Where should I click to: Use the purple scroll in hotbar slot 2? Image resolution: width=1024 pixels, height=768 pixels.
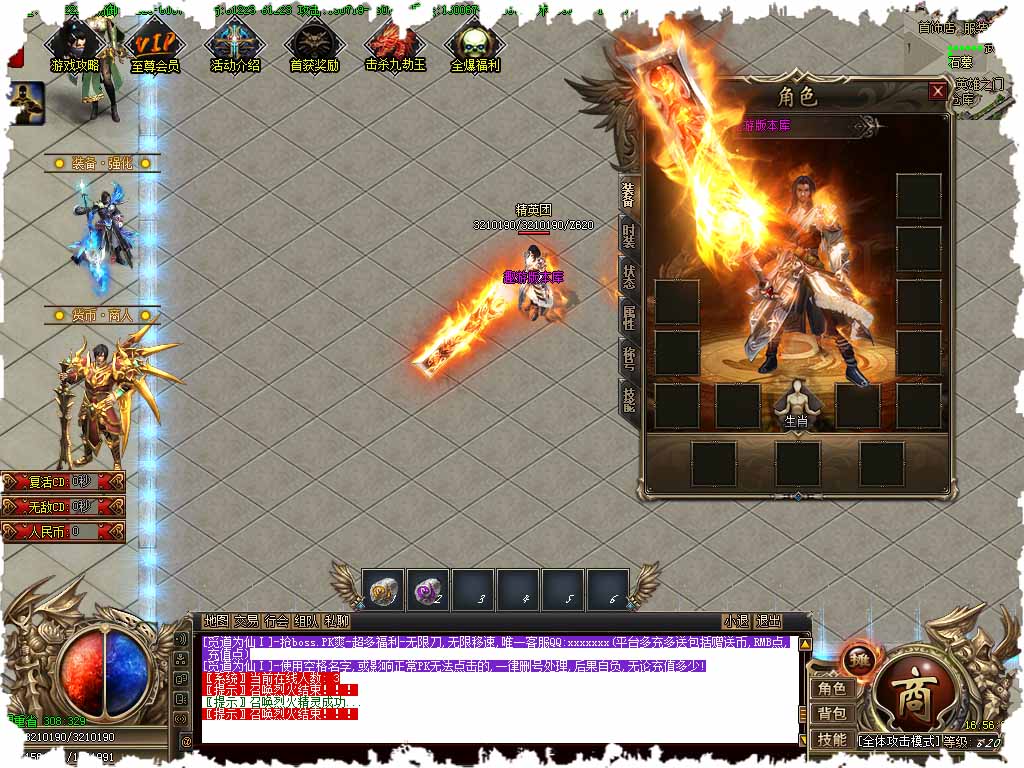coord(428,589)
